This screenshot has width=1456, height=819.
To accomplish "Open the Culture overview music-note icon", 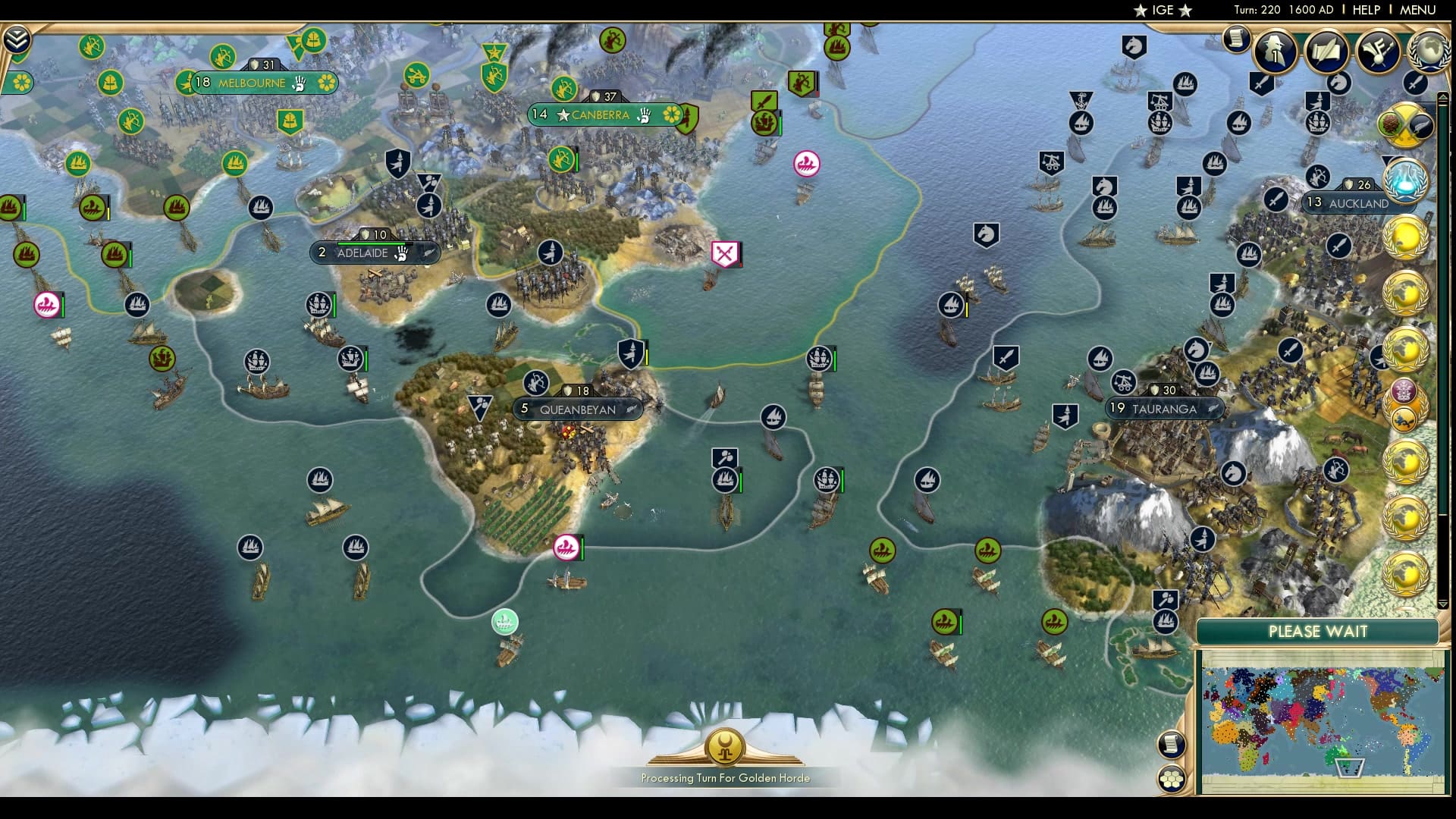I will (1379, 51).
